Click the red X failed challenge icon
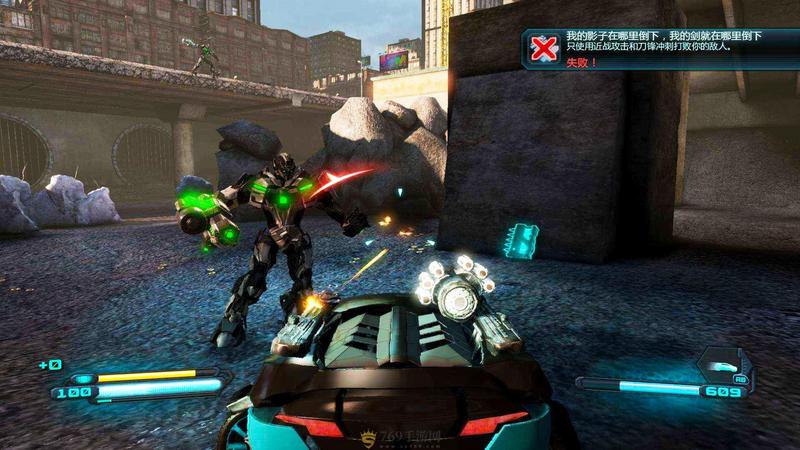This screenshot has width=800, height=450. tap(543, 48)
